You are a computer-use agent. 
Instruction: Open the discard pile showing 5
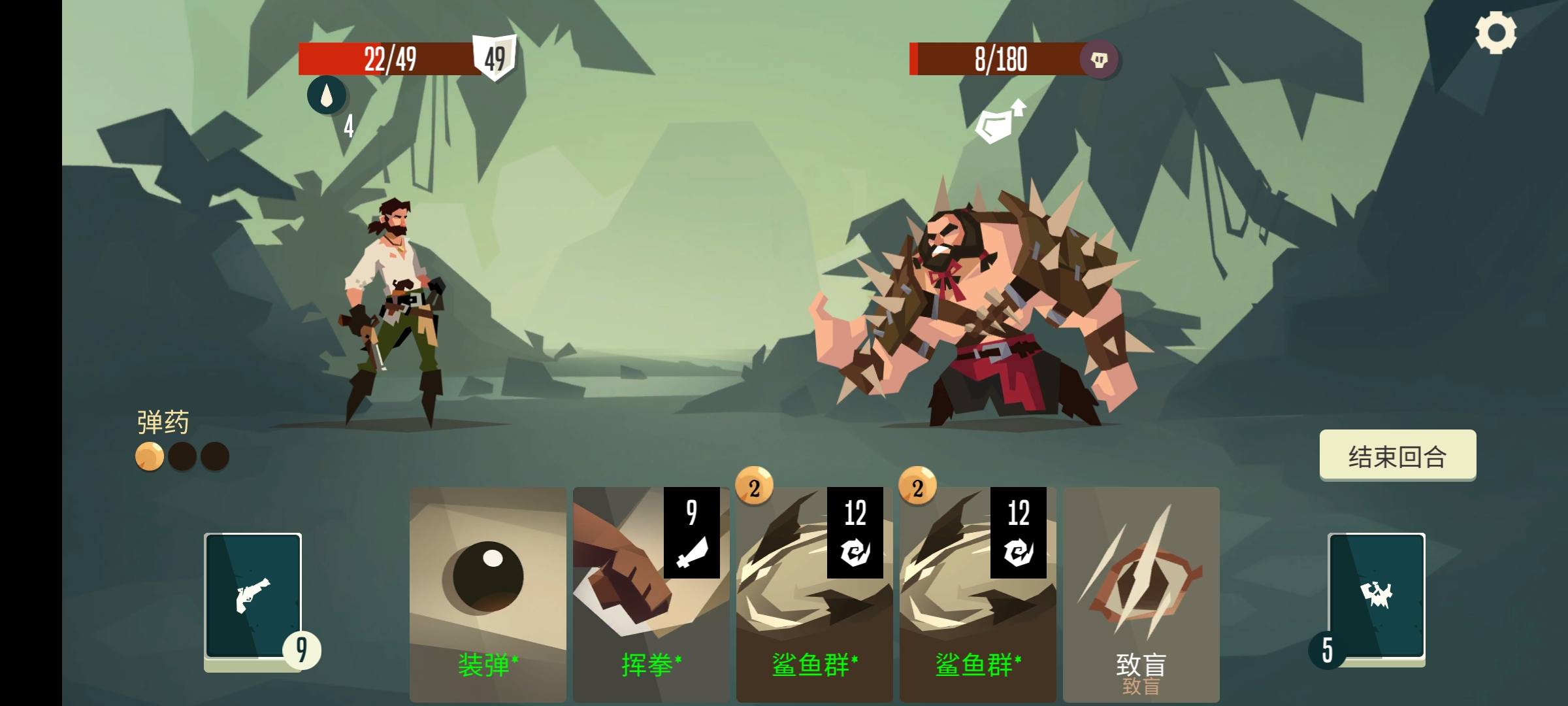pos(1377,596)
